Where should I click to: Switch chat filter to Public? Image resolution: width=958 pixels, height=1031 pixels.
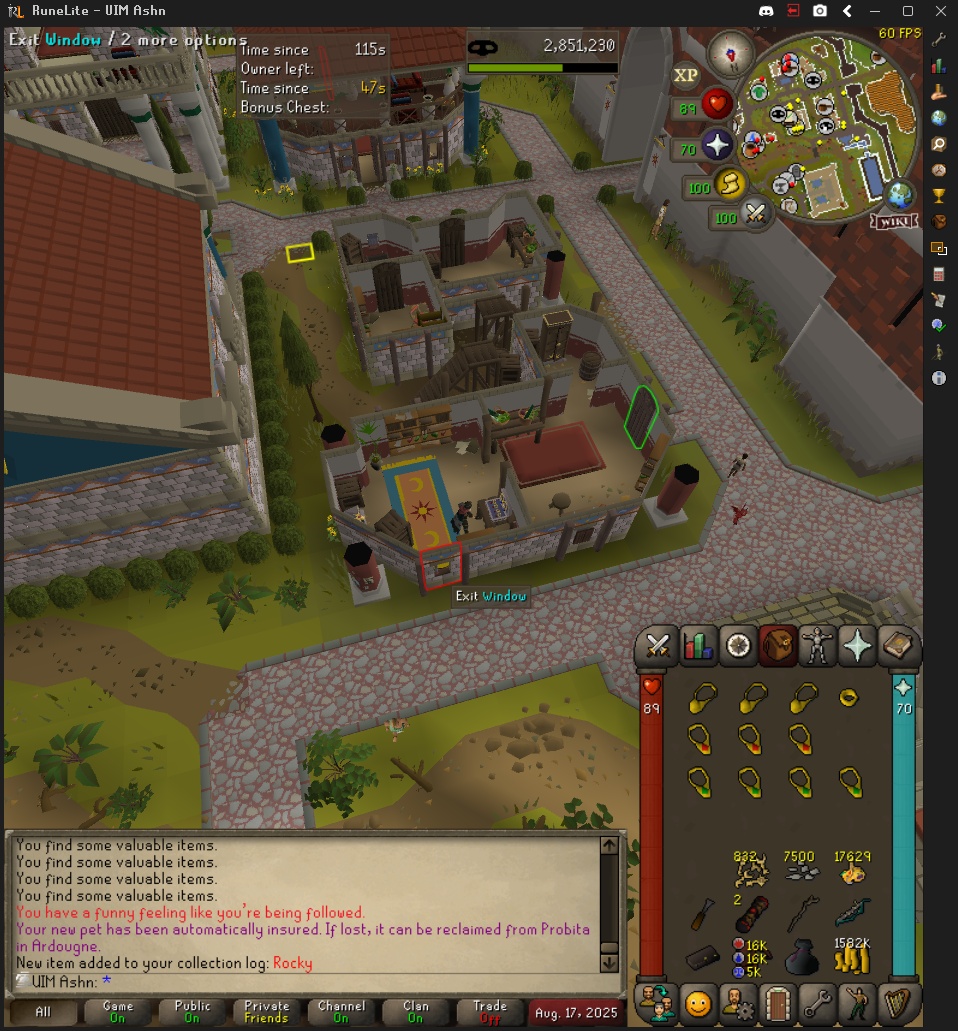point(192,1011)
